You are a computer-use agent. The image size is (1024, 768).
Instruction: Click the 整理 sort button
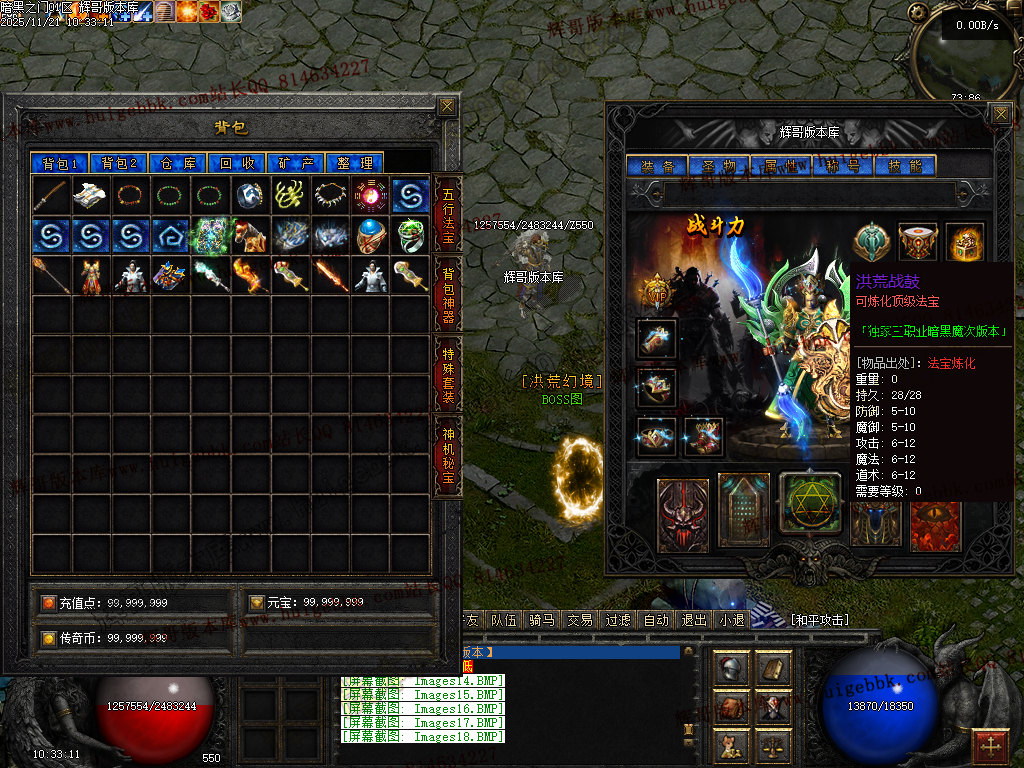355,163
